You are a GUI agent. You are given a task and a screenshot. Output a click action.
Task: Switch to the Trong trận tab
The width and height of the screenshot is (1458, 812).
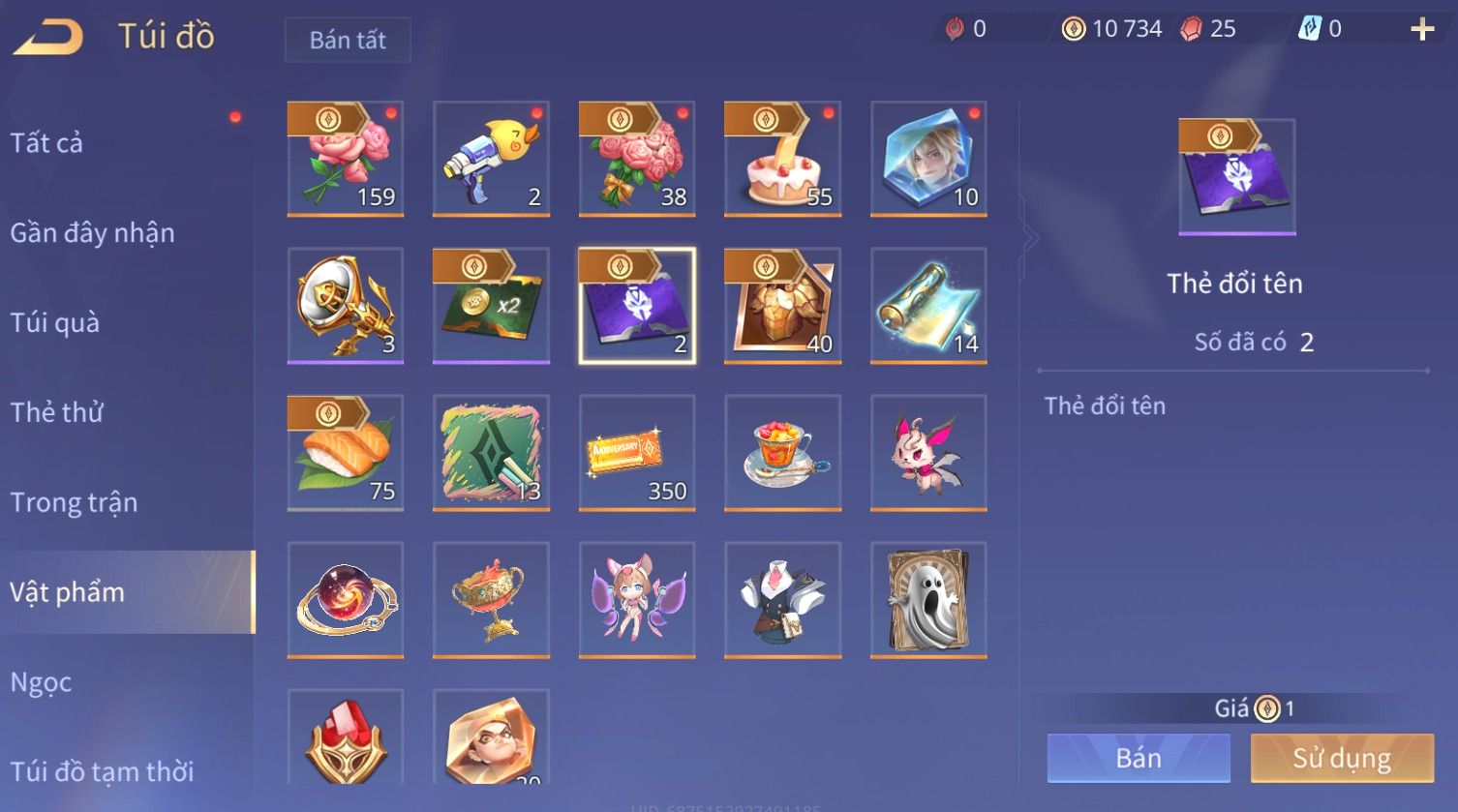74,502
